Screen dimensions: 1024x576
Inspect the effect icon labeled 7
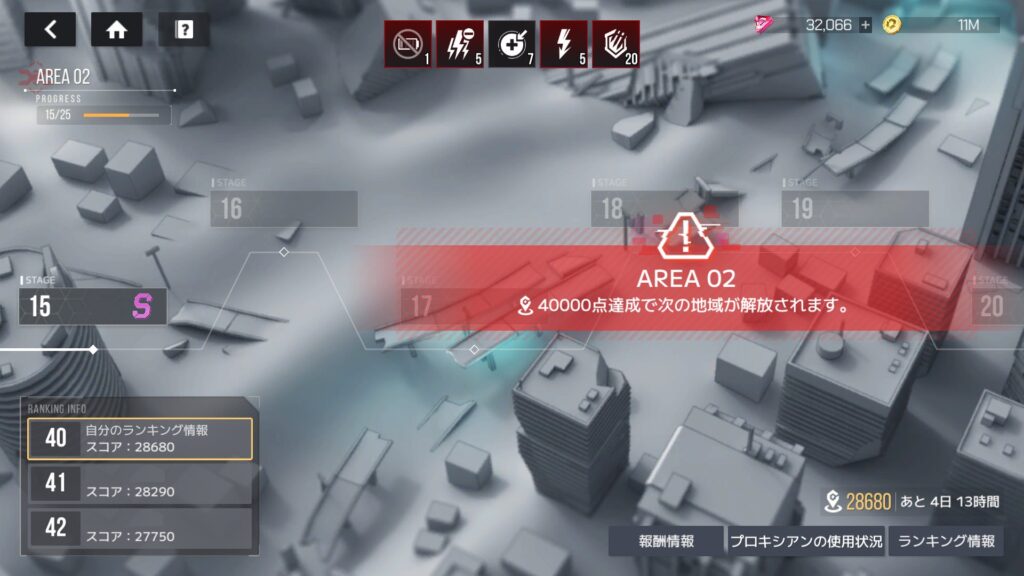[x=512, y=44]
